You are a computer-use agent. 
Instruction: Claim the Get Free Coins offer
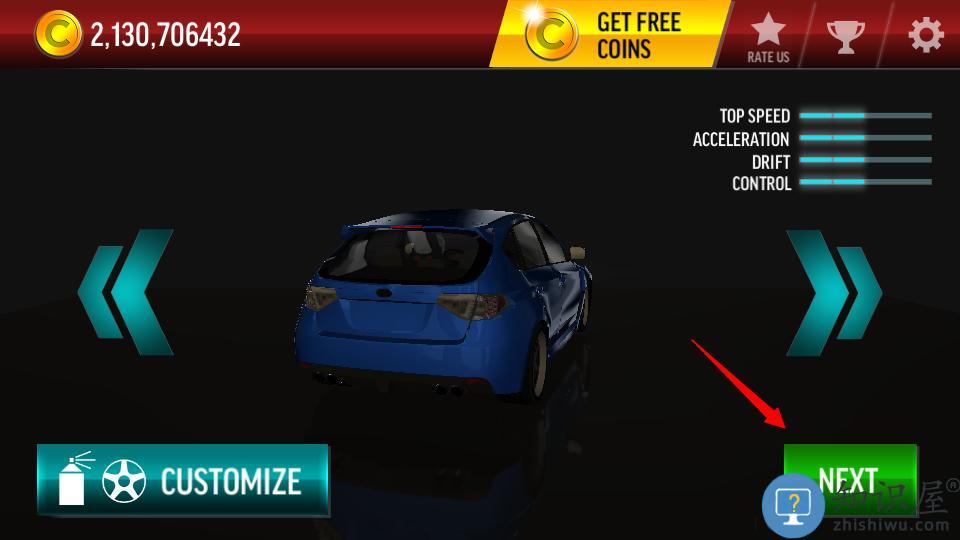click(610, 35)
